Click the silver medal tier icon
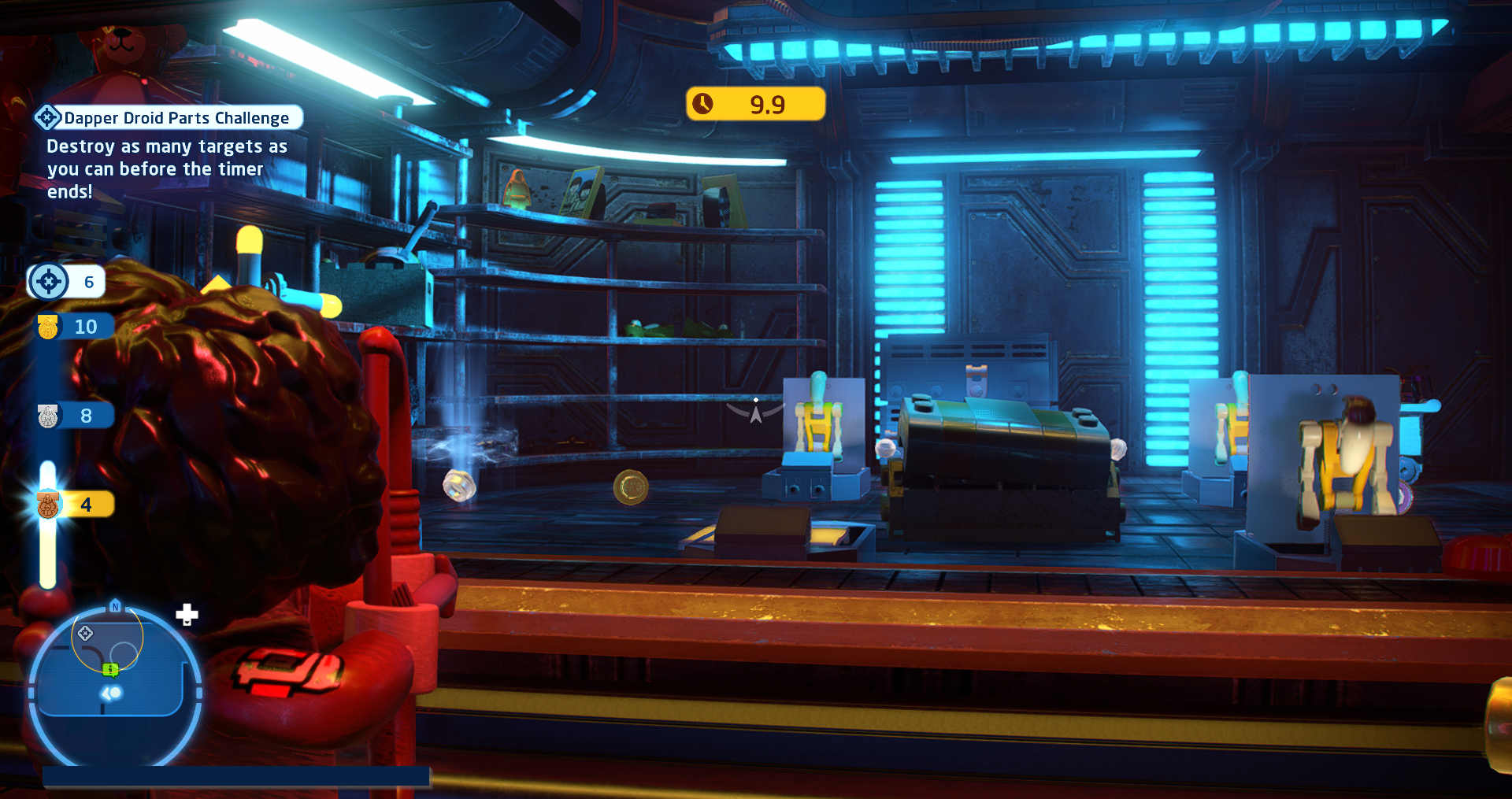The height and width of the screenshot is (799, 1512). (x=48, y=416)
